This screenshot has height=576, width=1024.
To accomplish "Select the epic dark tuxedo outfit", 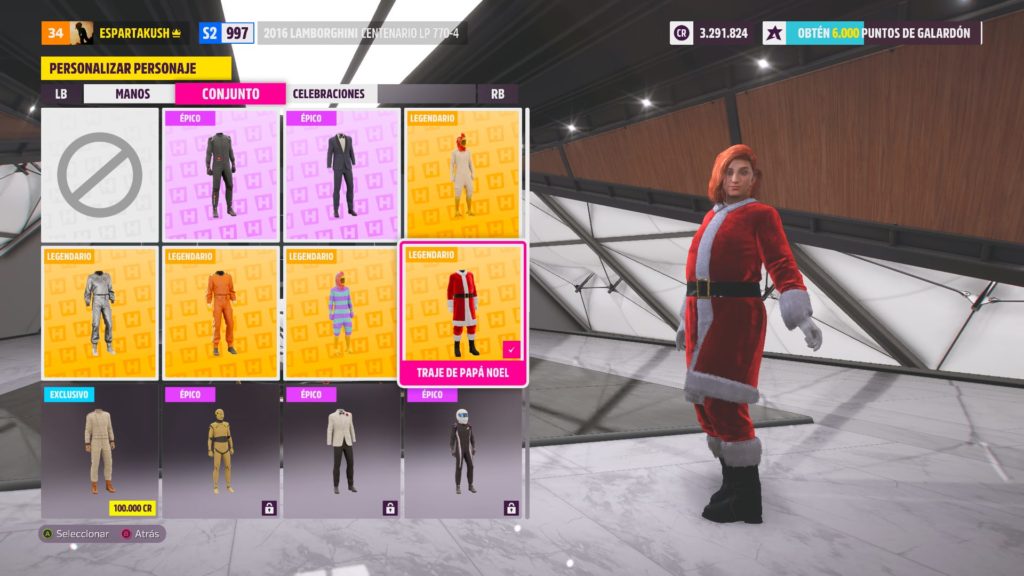I will (342, 174).
